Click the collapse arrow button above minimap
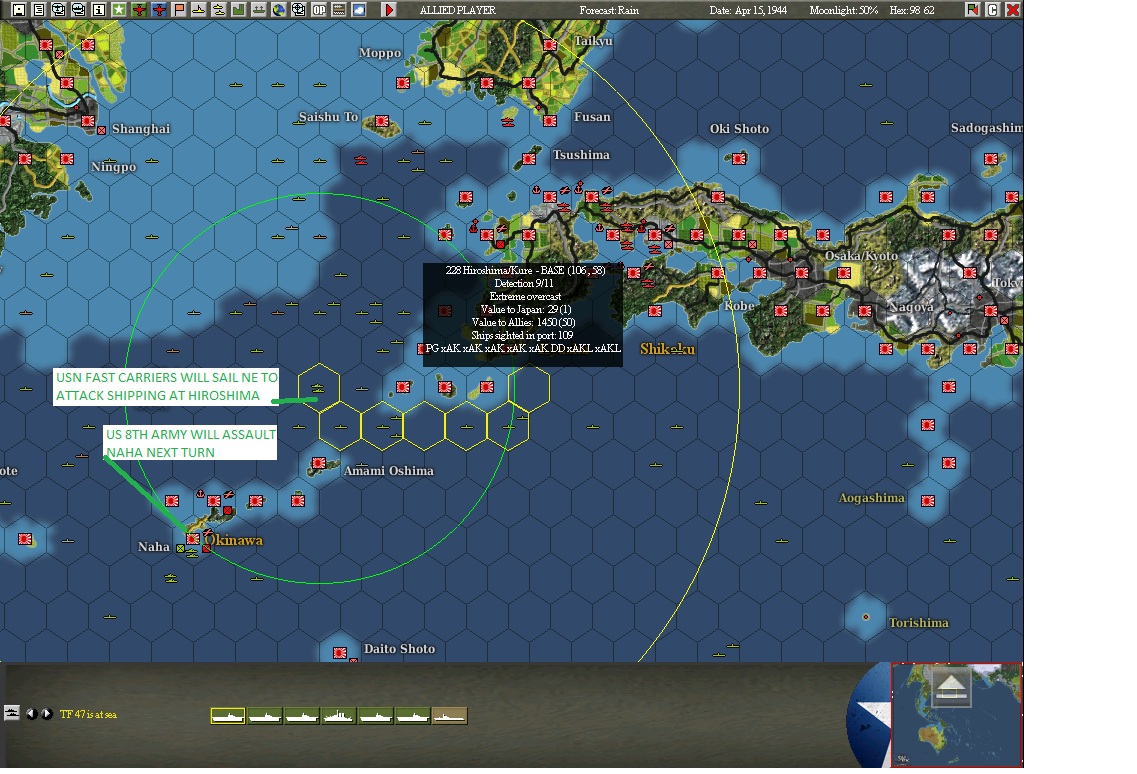This screenshot has height=774, width=1137. point(951,687)
